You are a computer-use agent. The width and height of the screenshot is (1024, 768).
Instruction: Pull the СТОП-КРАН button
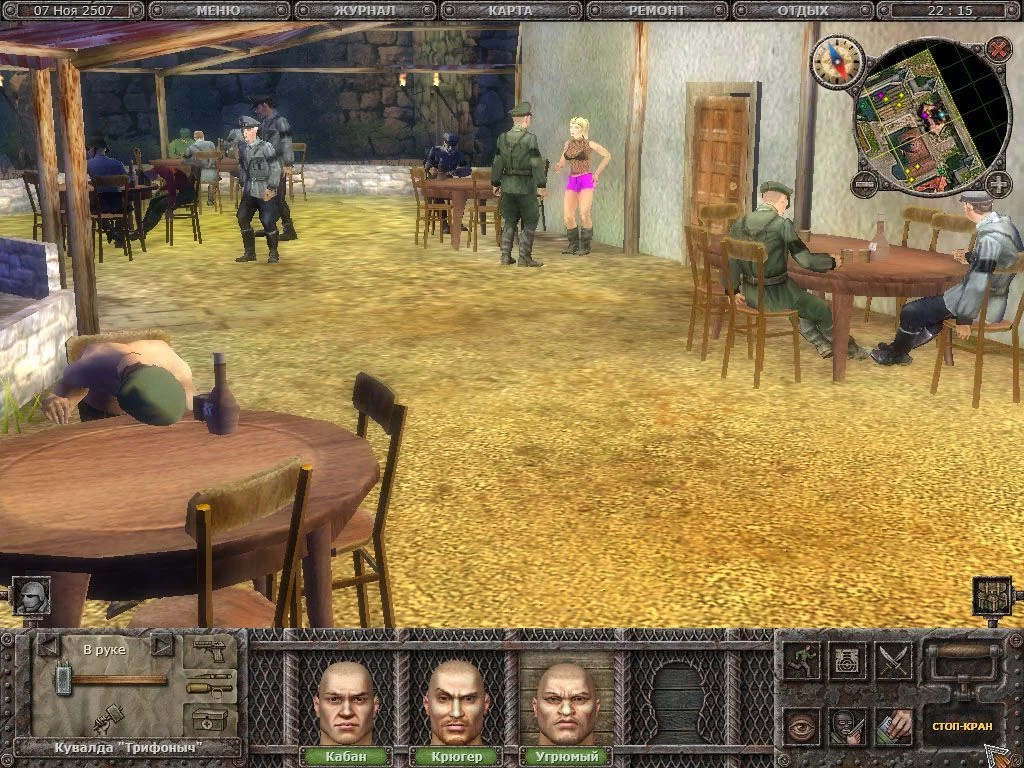pos(961,725)
